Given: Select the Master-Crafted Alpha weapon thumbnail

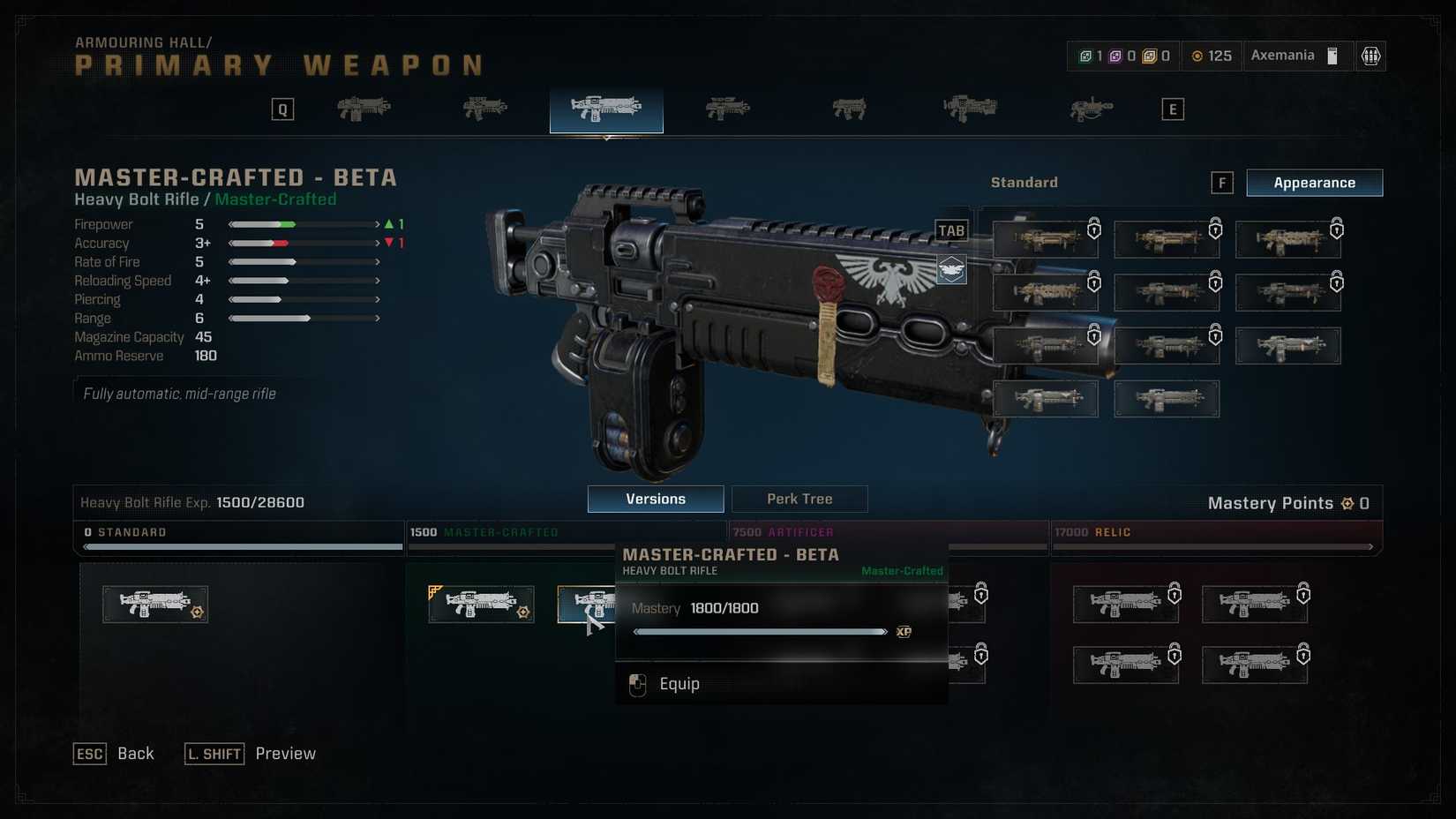Looking at the screenshot, I should [481, 605].
